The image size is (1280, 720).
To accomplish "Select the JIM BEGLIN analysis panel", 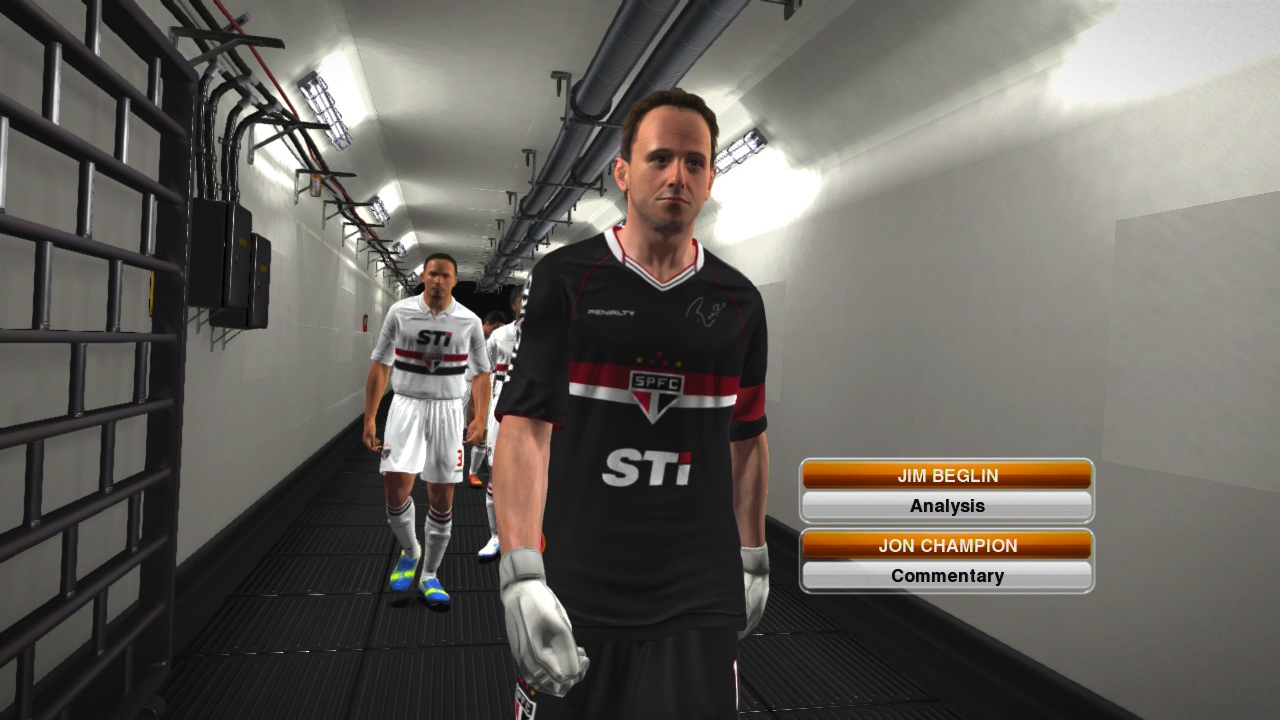I will click(x=946, y=490).
